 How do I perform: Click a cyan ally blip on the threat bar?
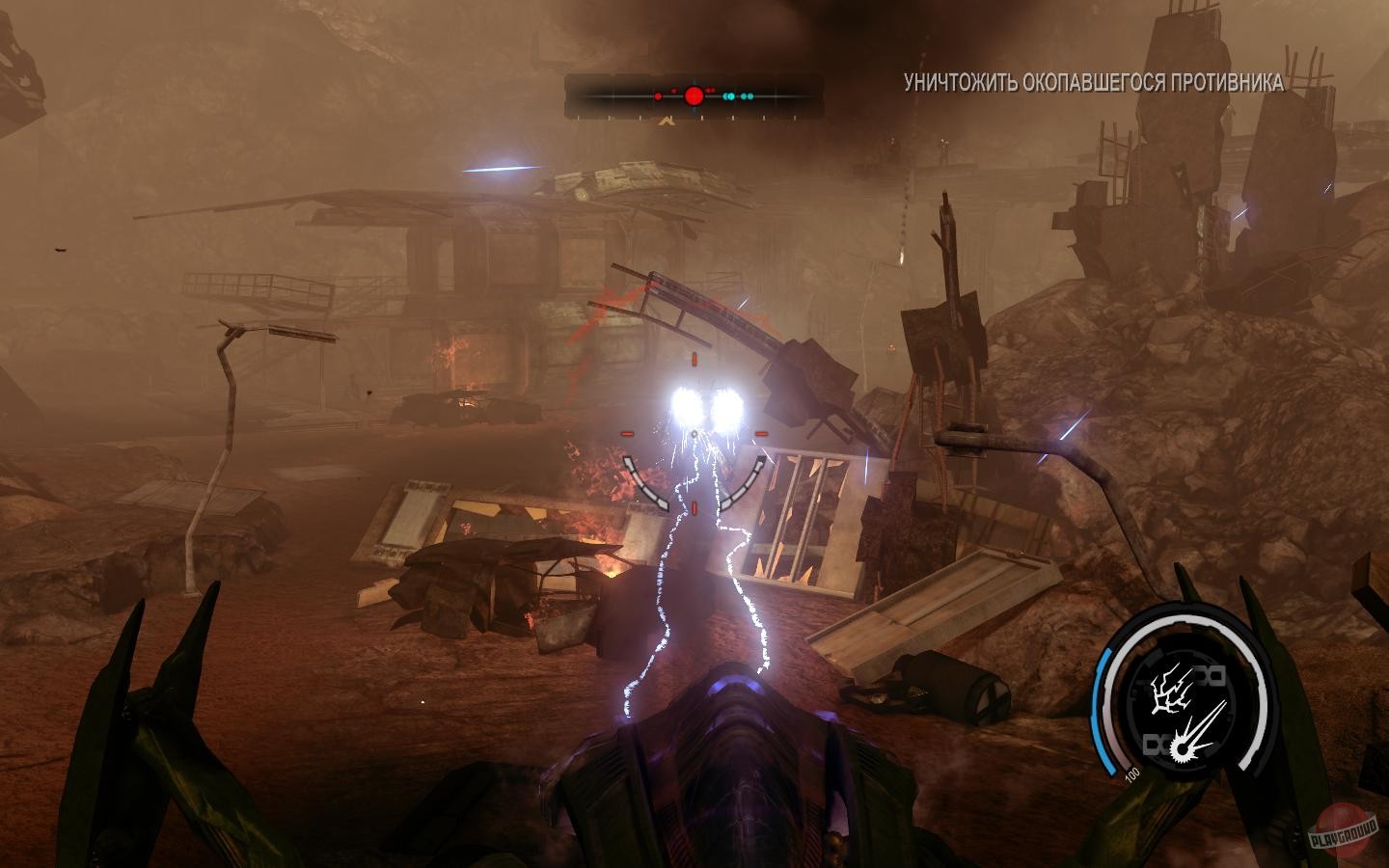pos(729,96)
